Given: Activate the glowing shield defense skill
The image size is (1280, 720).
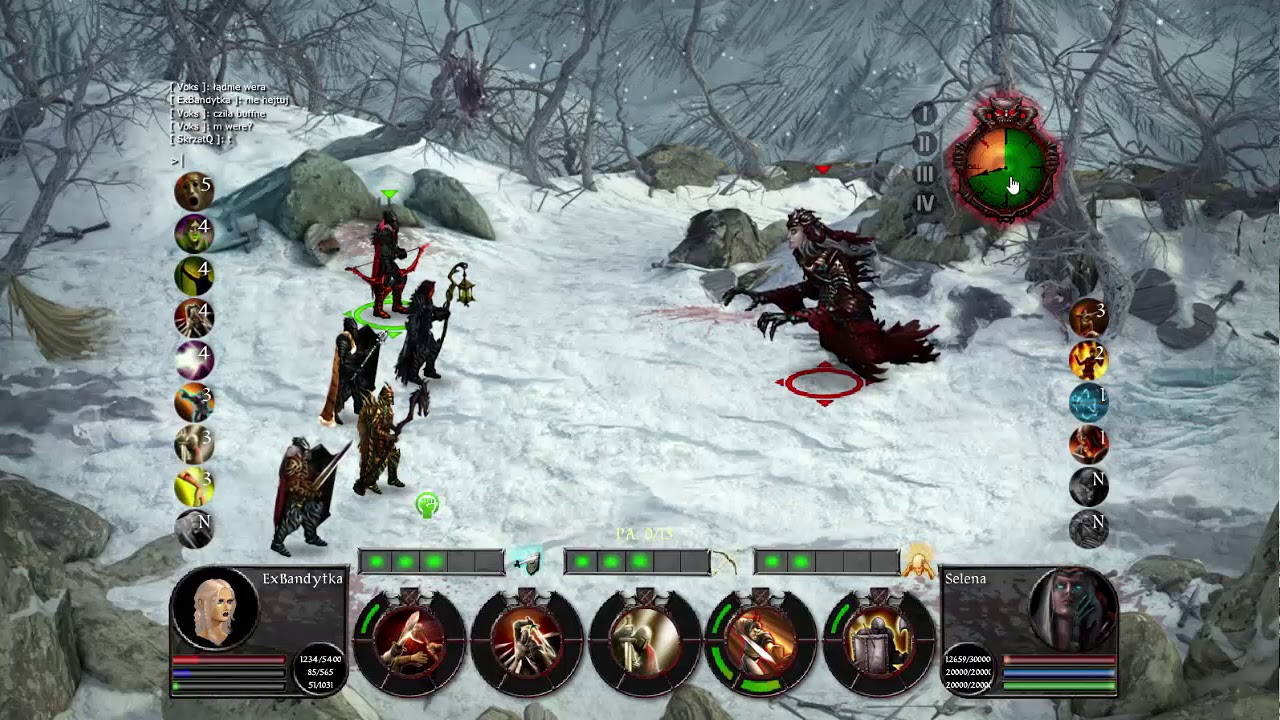Looking at the screenshot, I should pyautogui.click(x=879, y=642).
